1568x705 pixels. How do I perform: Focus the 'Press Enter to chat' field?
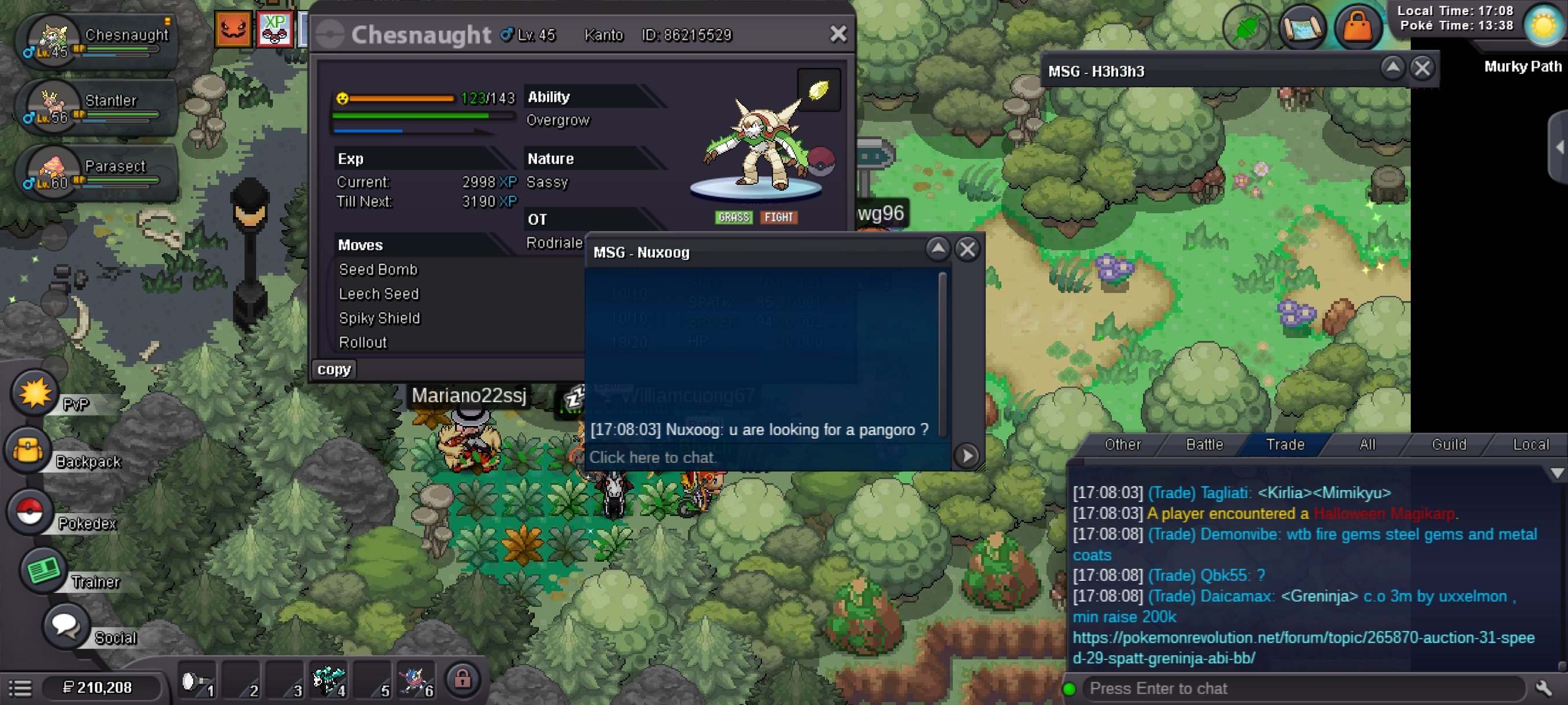click(x=1303, y=689)
